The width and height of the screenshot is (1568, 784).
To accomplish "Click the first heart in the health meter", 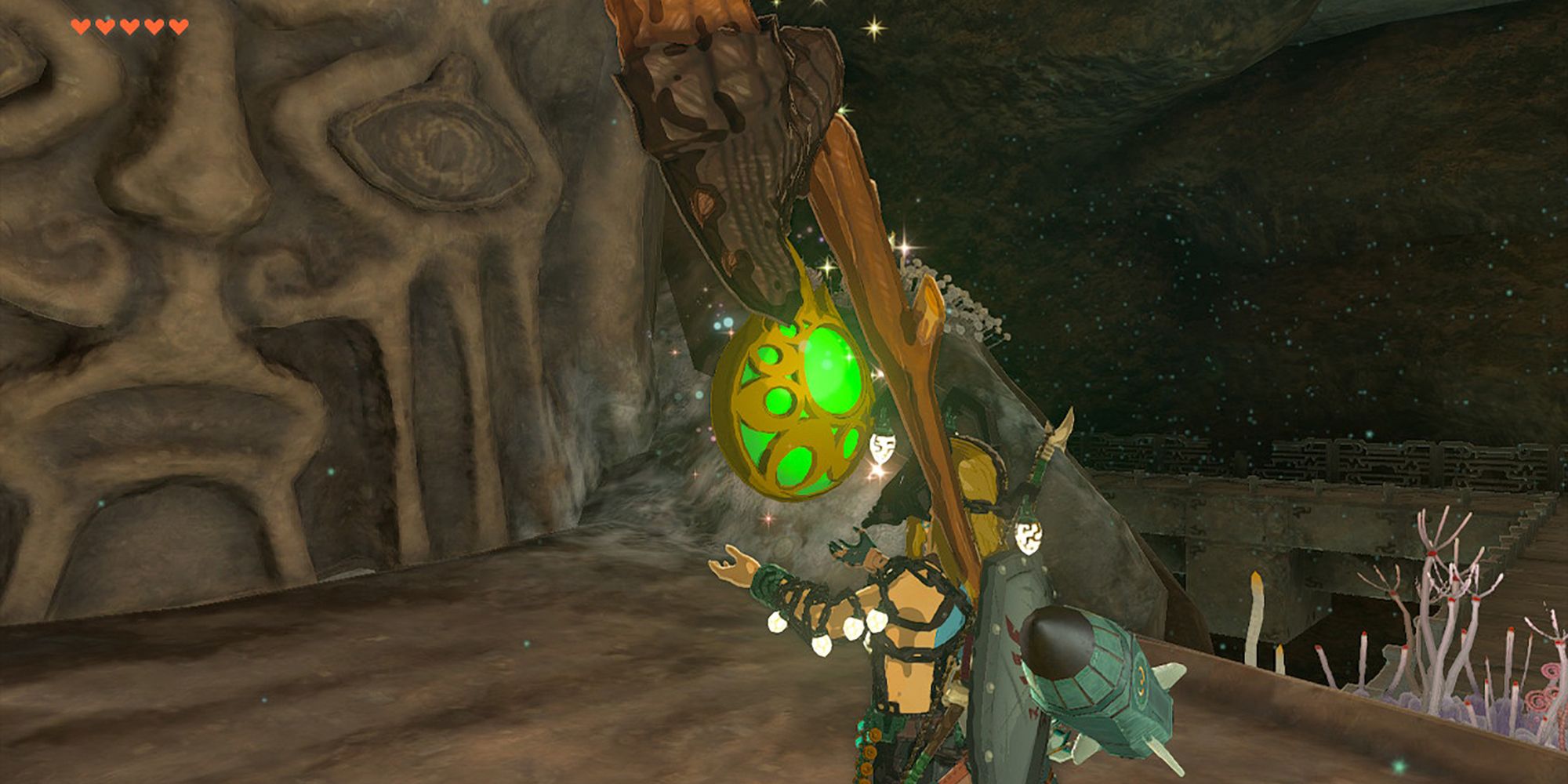I will click(x=81, y=27).
